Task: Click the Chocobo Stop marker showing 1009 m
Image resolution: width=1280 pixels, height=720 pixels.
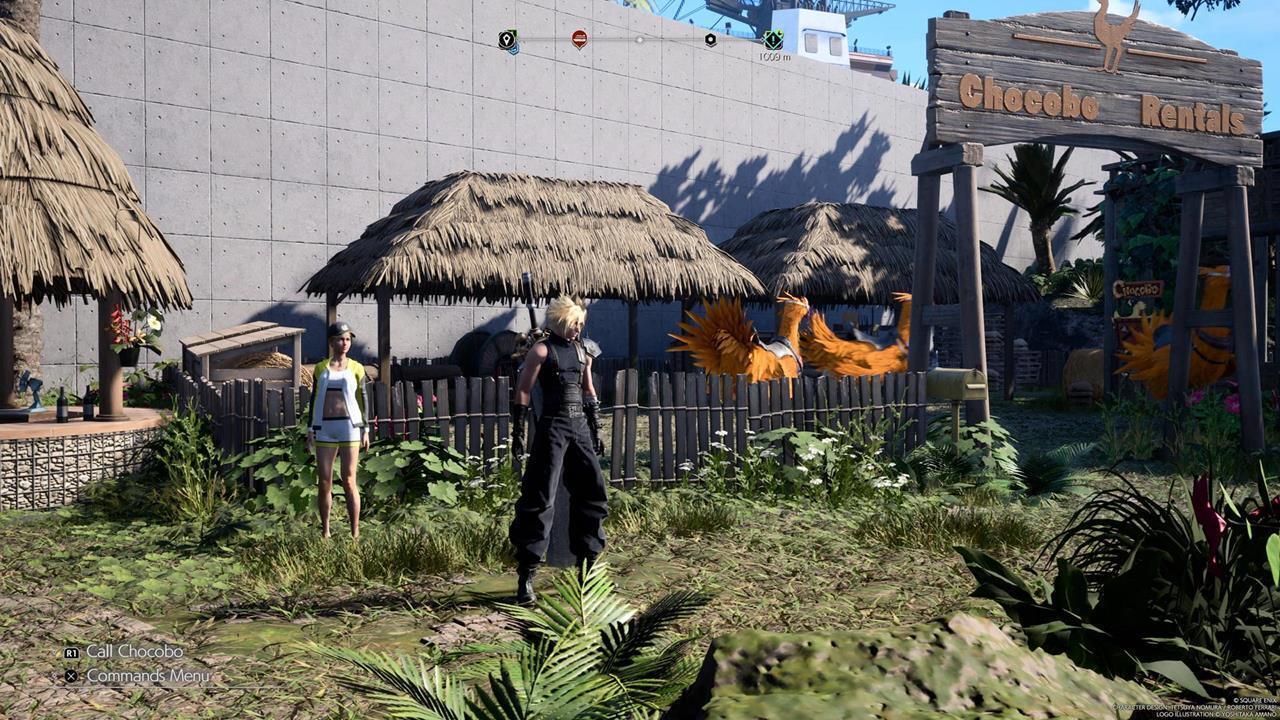Action: click(x=772, y=40)
